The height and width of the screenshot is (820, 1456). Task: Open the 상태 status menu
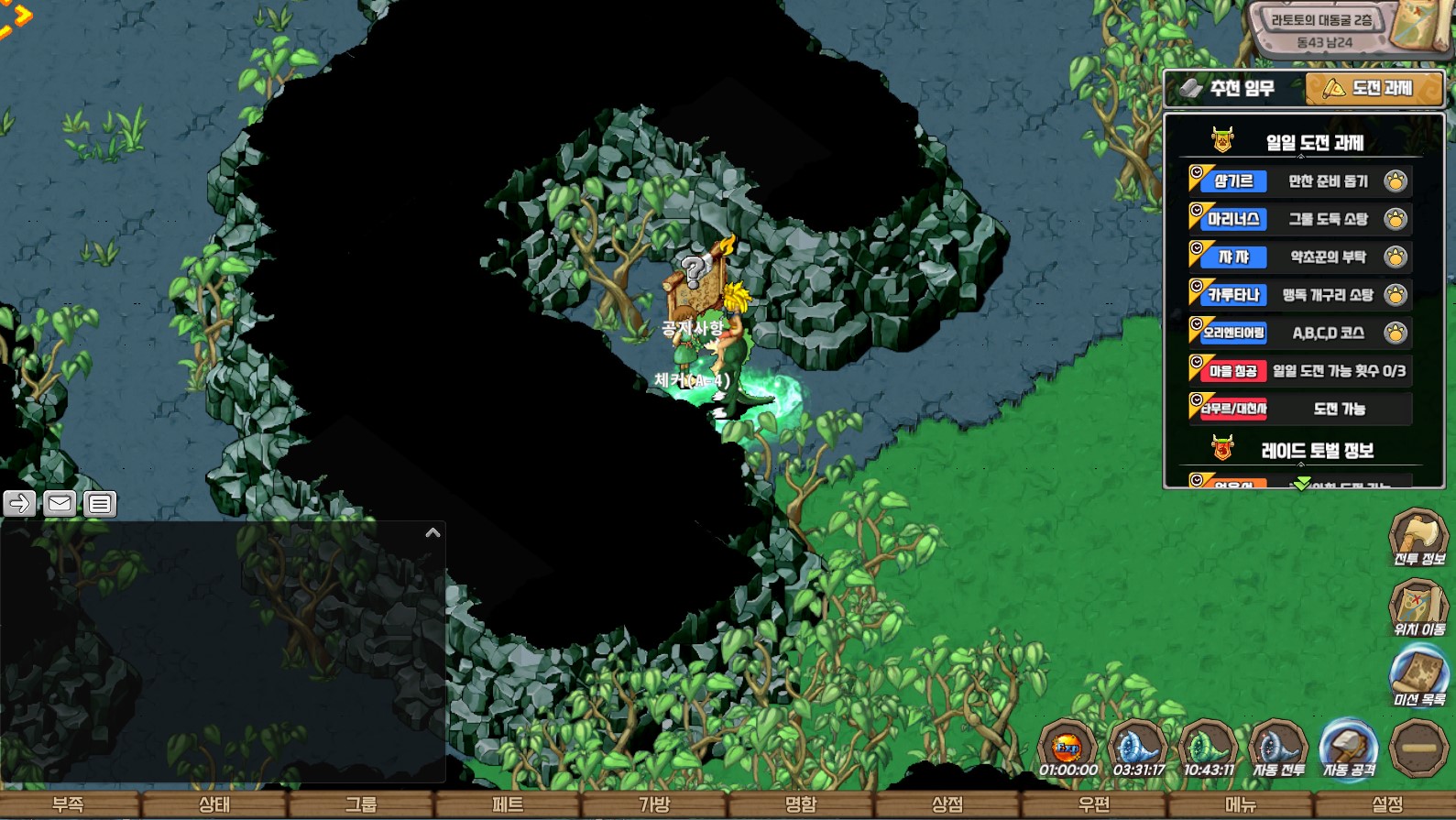point(214,804)
